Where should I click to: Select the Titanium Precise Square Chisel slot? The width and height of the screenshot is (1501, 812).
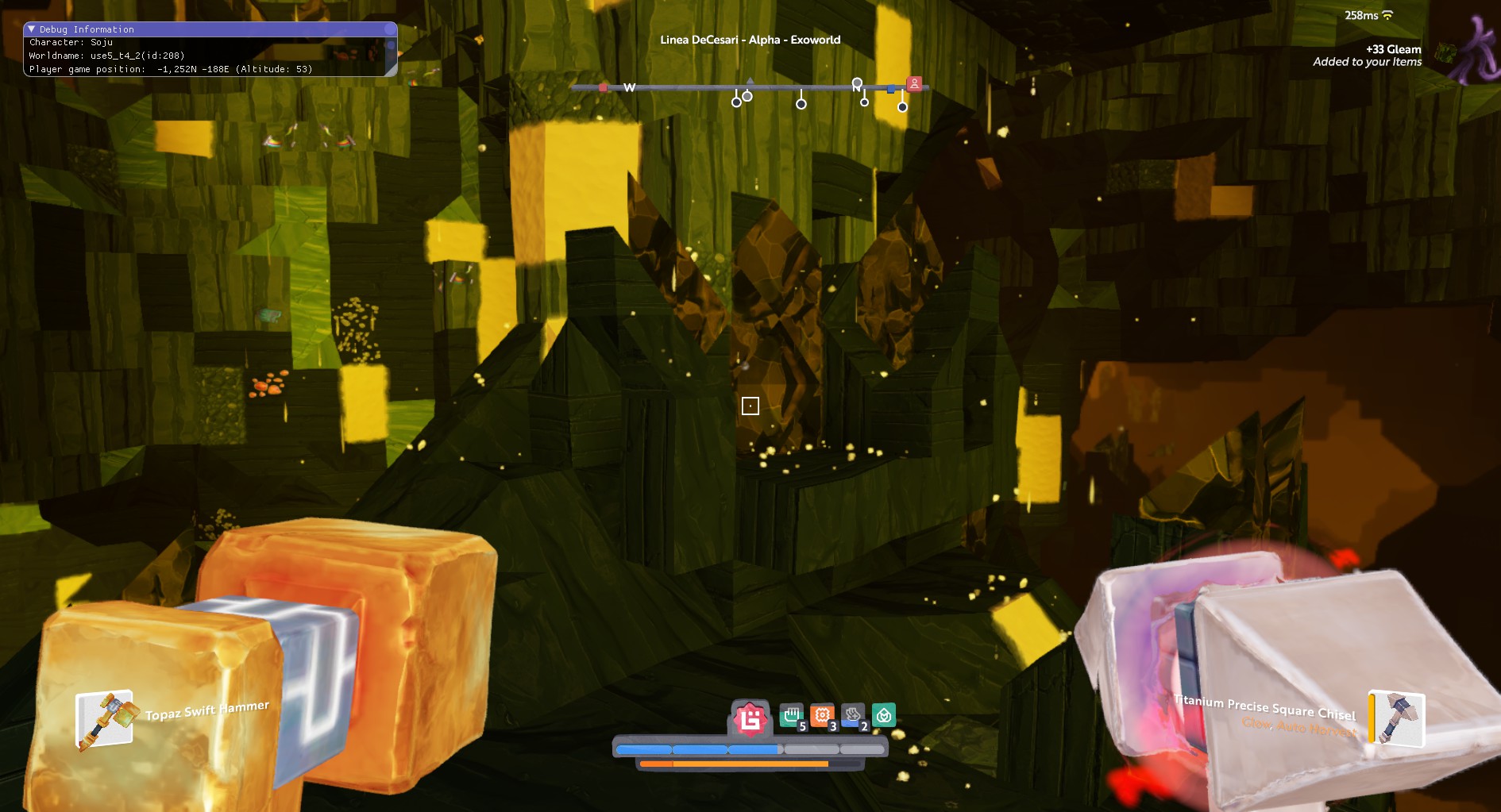tap(1397, 718)
